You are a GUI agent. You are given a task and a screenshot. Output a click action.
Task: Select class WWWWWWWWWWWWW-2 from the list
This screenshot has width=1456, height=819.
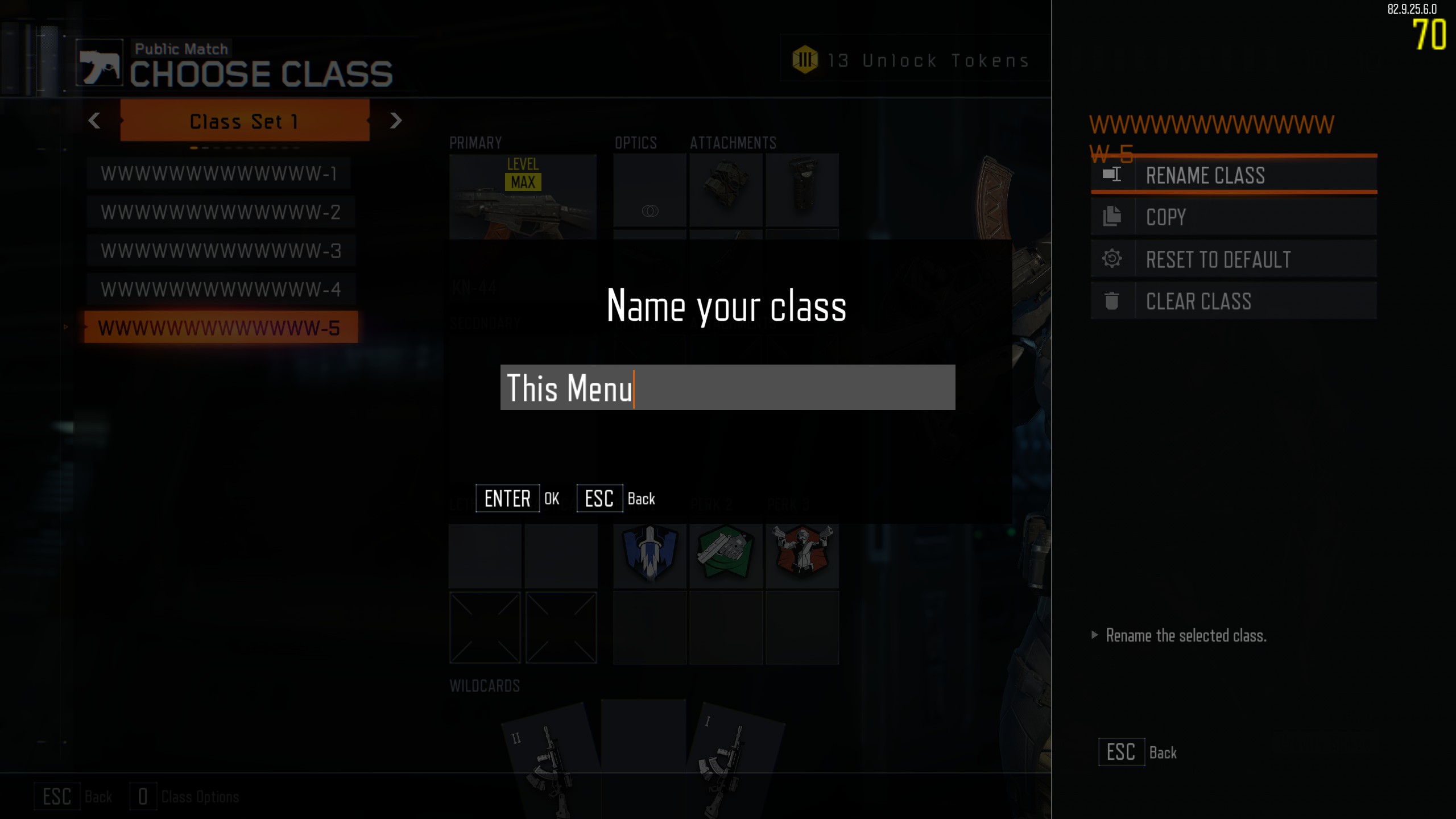221,212
